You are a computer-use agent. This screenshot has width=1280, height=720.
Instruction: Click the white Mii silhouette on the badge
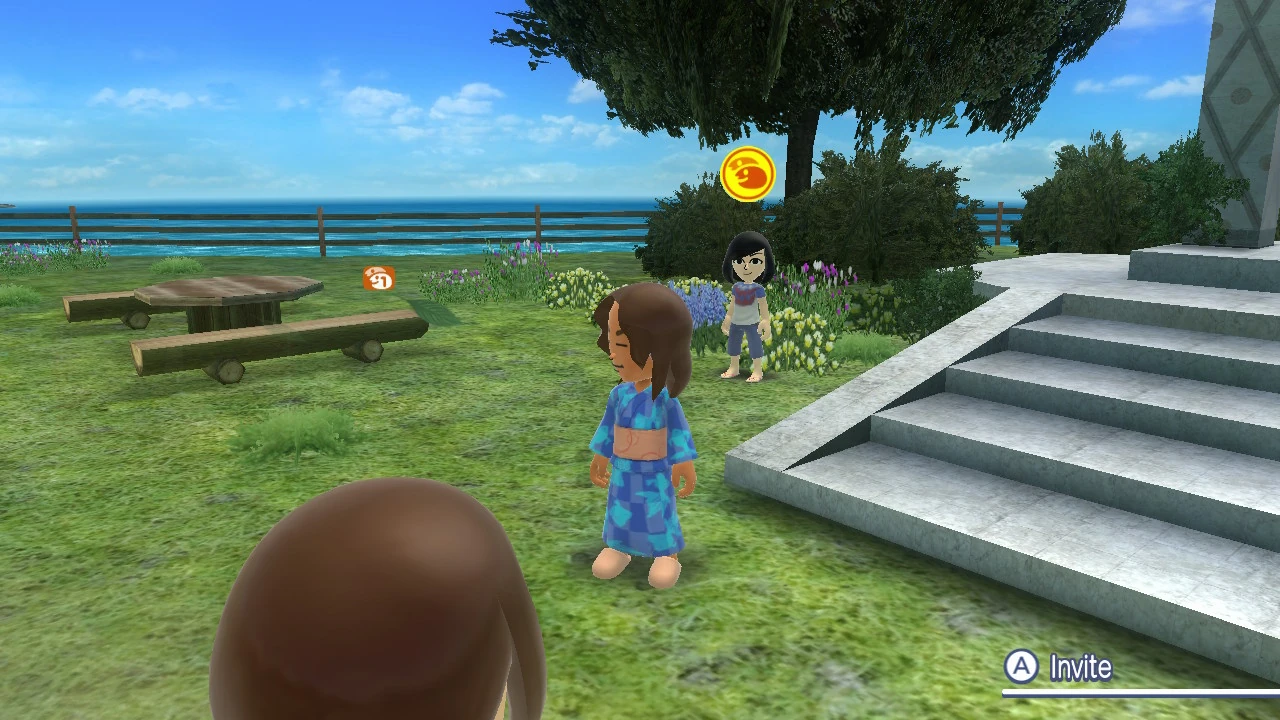click(x=375, y=277)
